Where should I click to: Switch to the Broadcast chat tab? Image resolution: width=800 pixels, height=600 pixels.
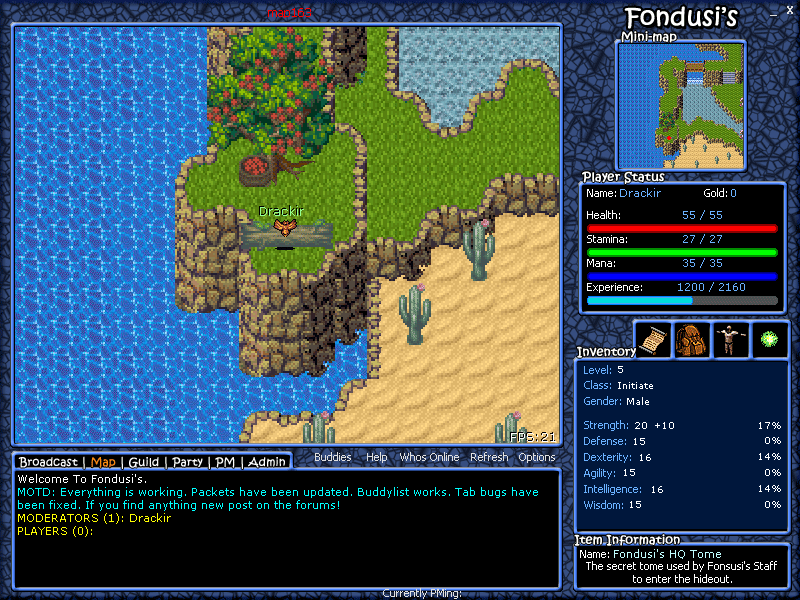(x=48, y=462)
